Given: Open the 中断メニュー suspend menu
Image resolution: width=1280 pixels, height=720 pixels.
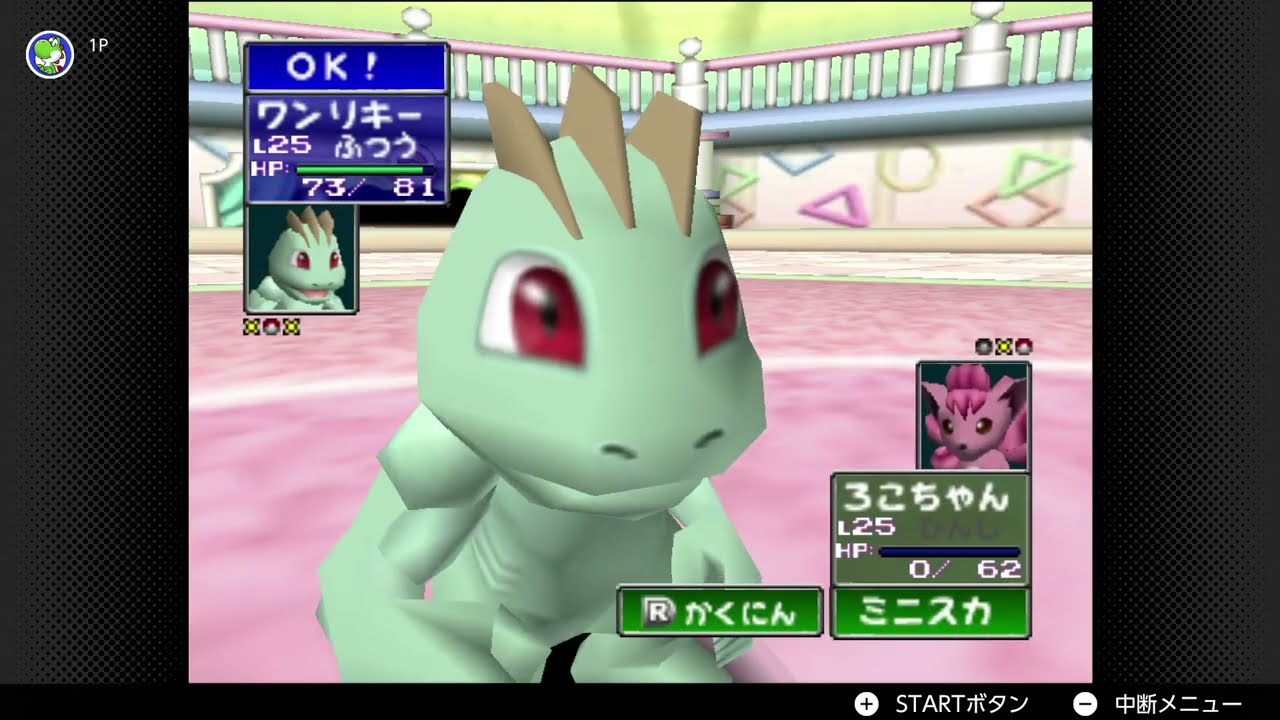Looking at the screenshot, I should tap(1160, 703).
